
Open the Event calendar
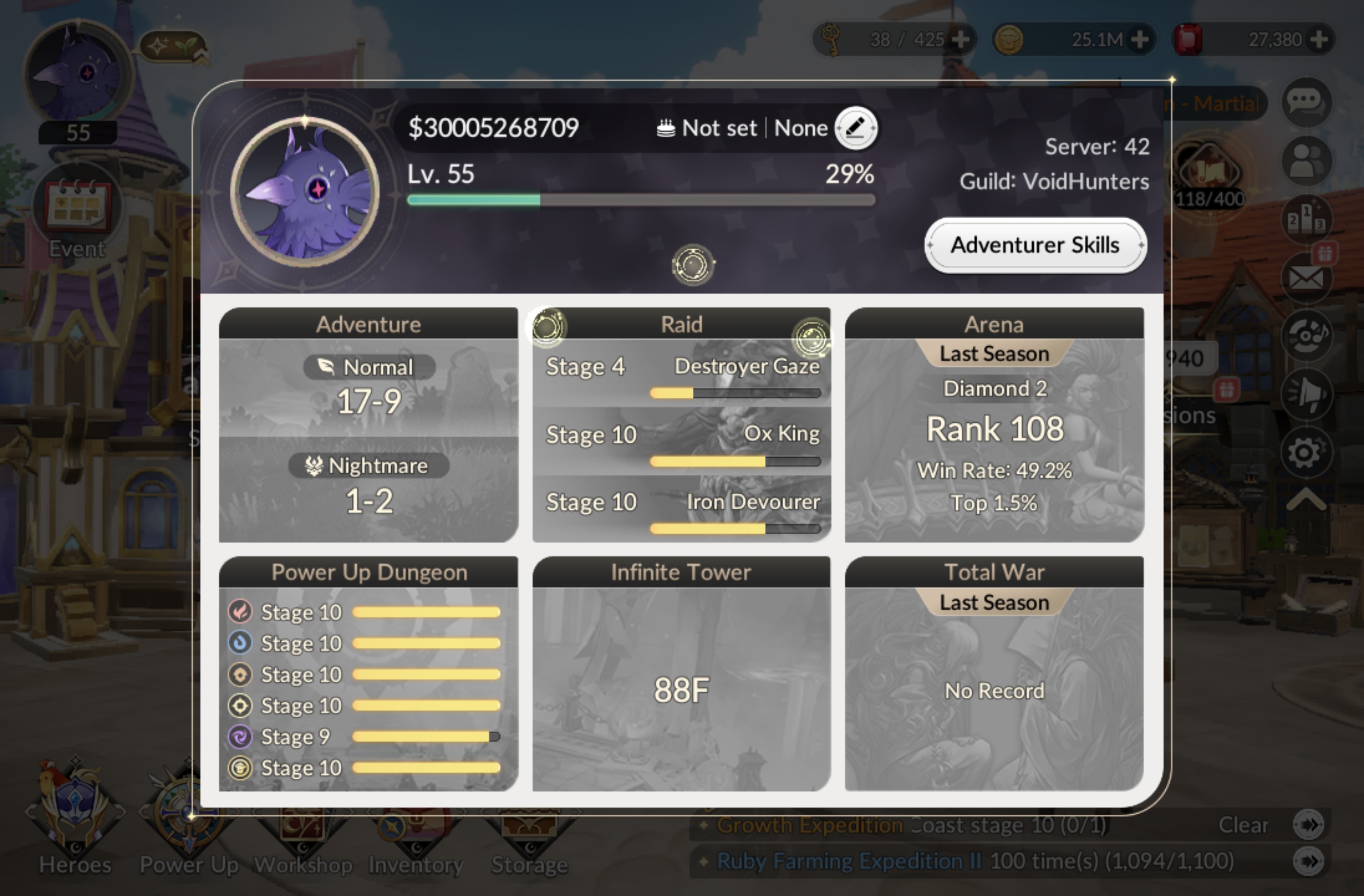(77, 212)
